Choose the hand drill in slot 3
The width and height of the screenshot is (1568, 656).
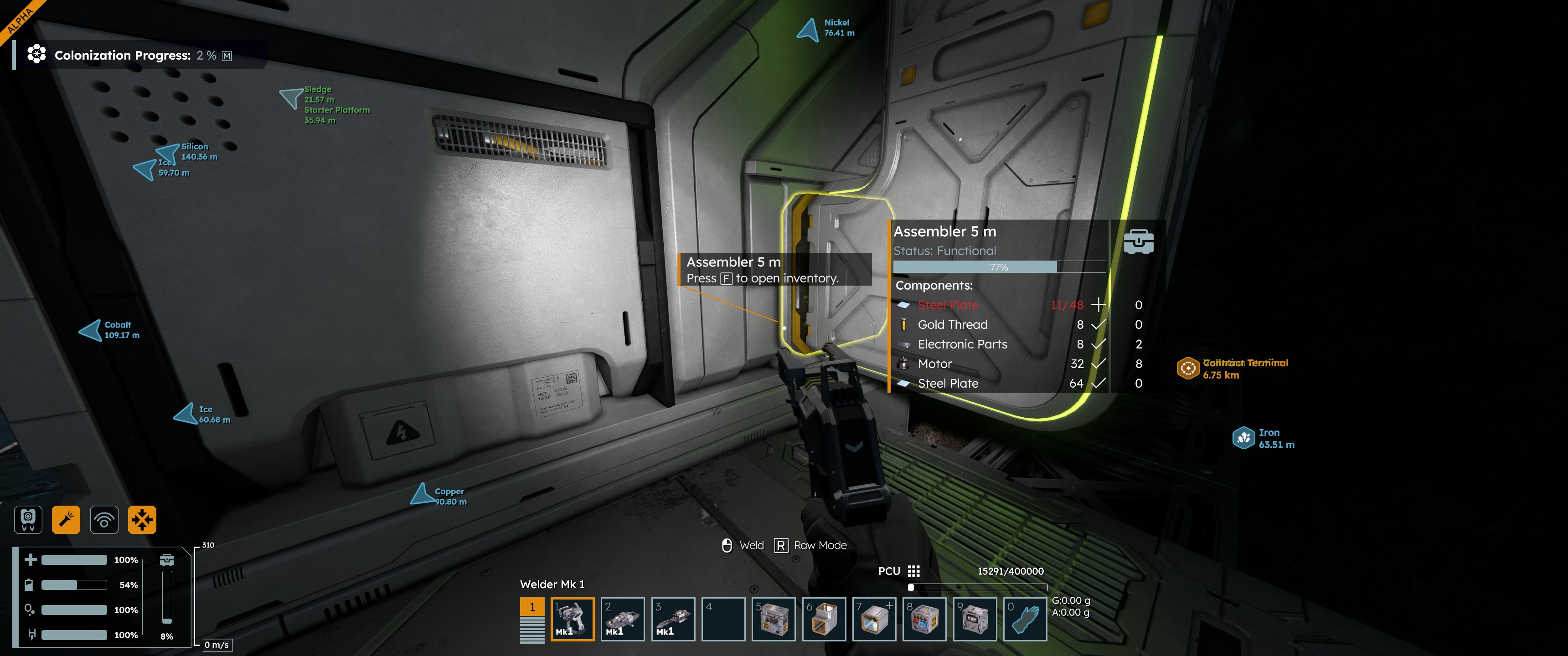(673, 619)
